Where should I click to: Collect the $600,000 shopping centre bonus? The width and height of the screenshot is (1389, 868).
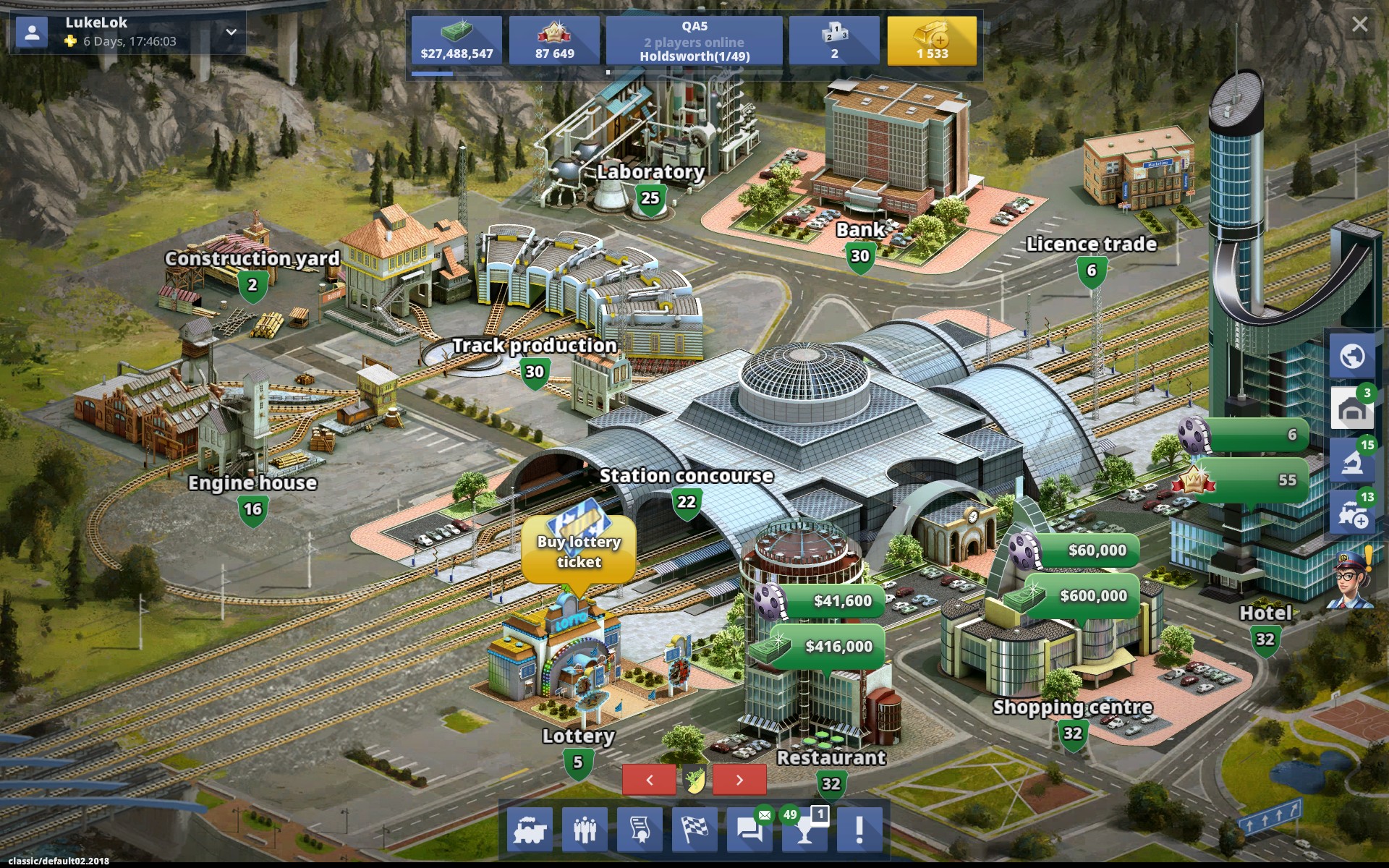[1082, 596]
